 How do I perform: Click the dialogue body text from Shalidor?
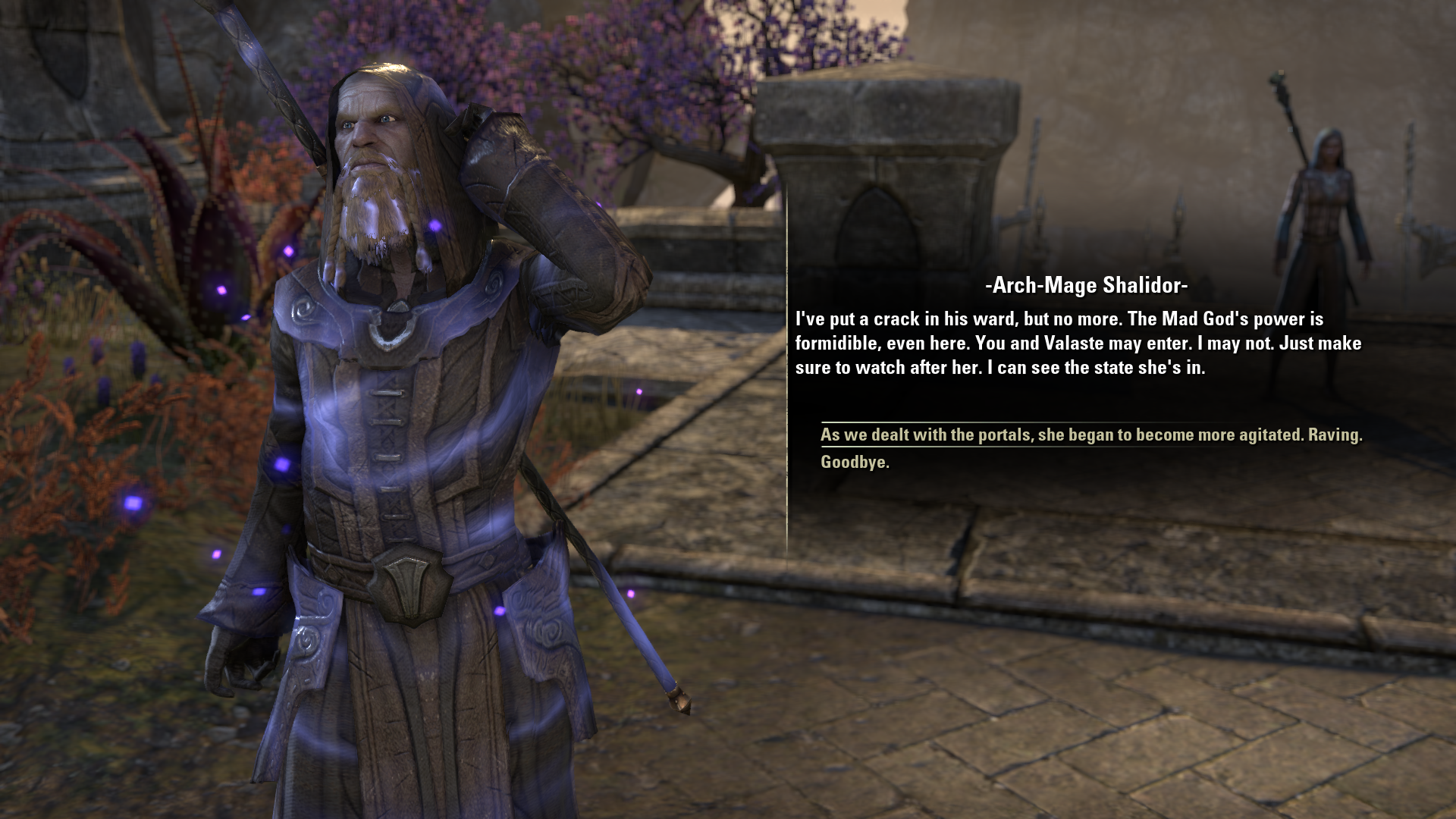pyautogui.click(x=1077, y=343)
